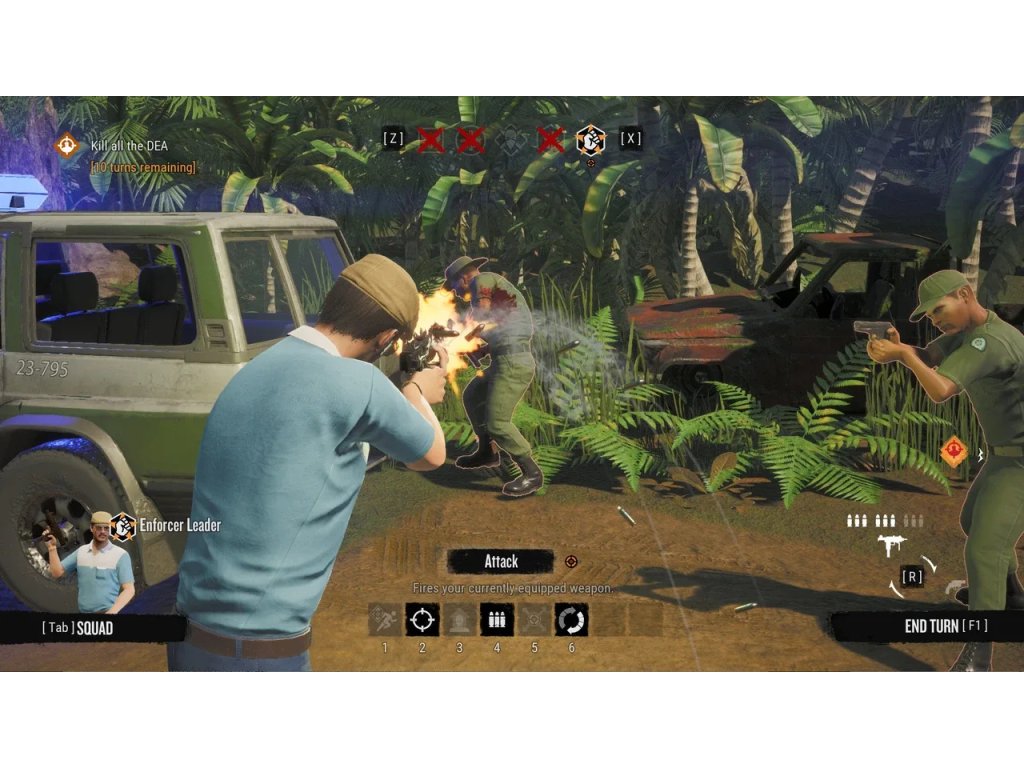Open the Squad panel

(x=78, y=628)
